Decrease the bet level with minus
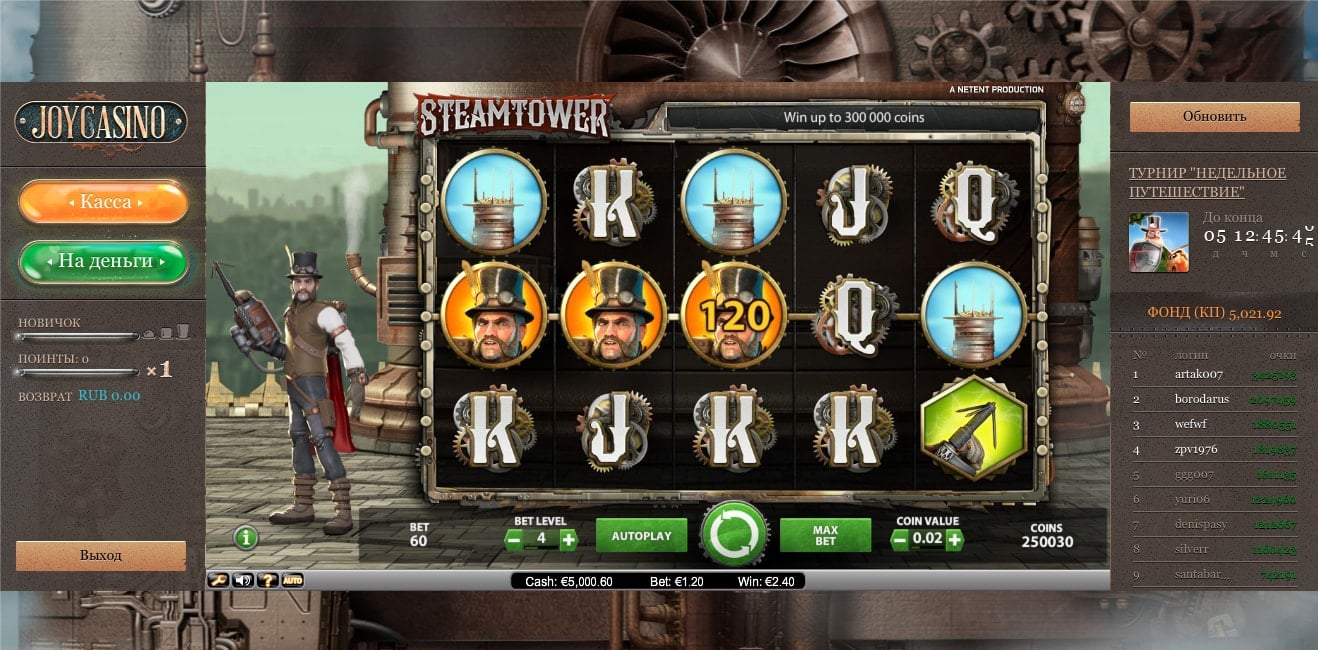Screen dimensions: 1318x650 [x=514, y=540]
